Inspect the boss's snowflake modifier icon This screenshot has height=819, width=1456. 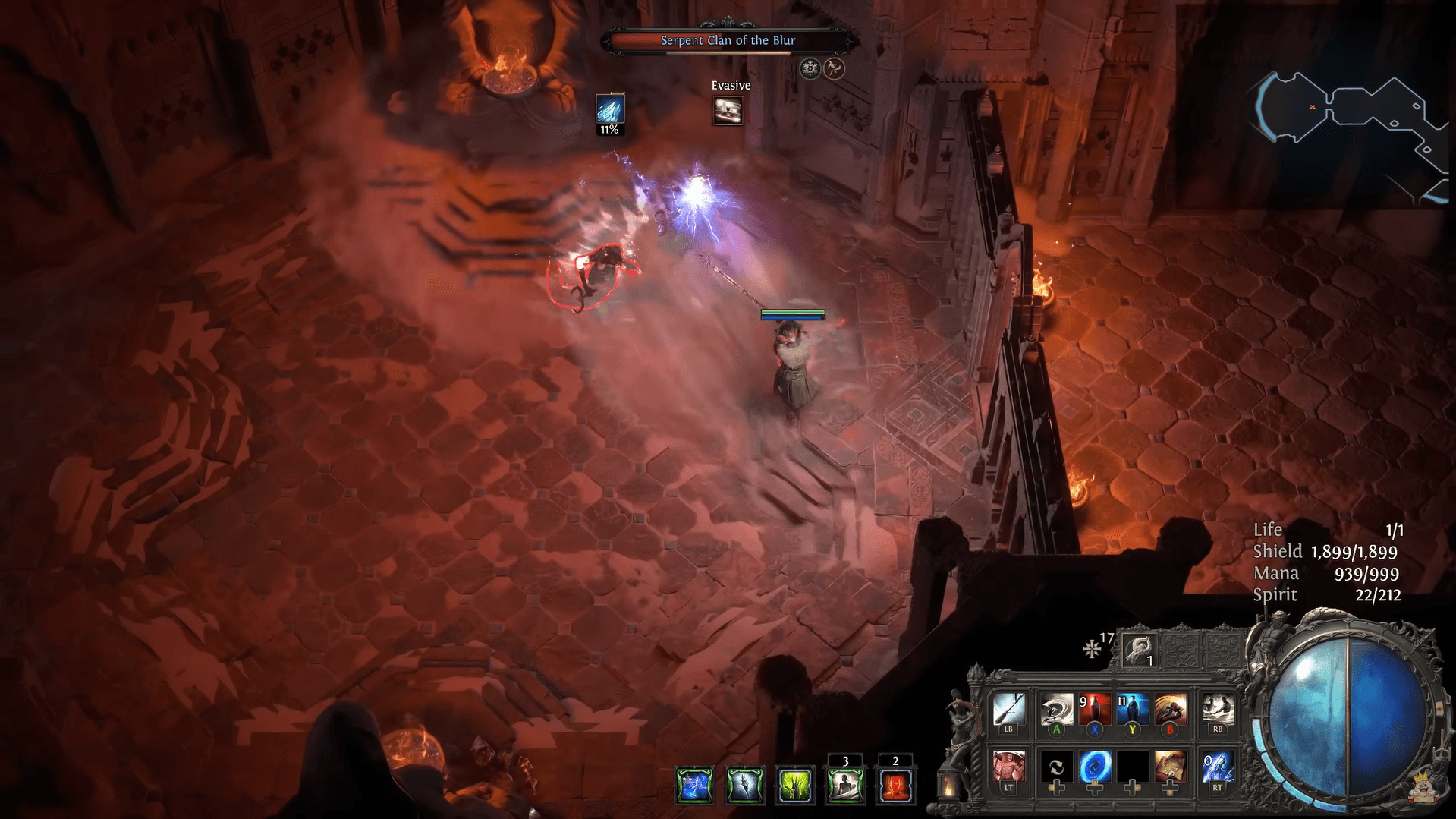click(810, 69)
